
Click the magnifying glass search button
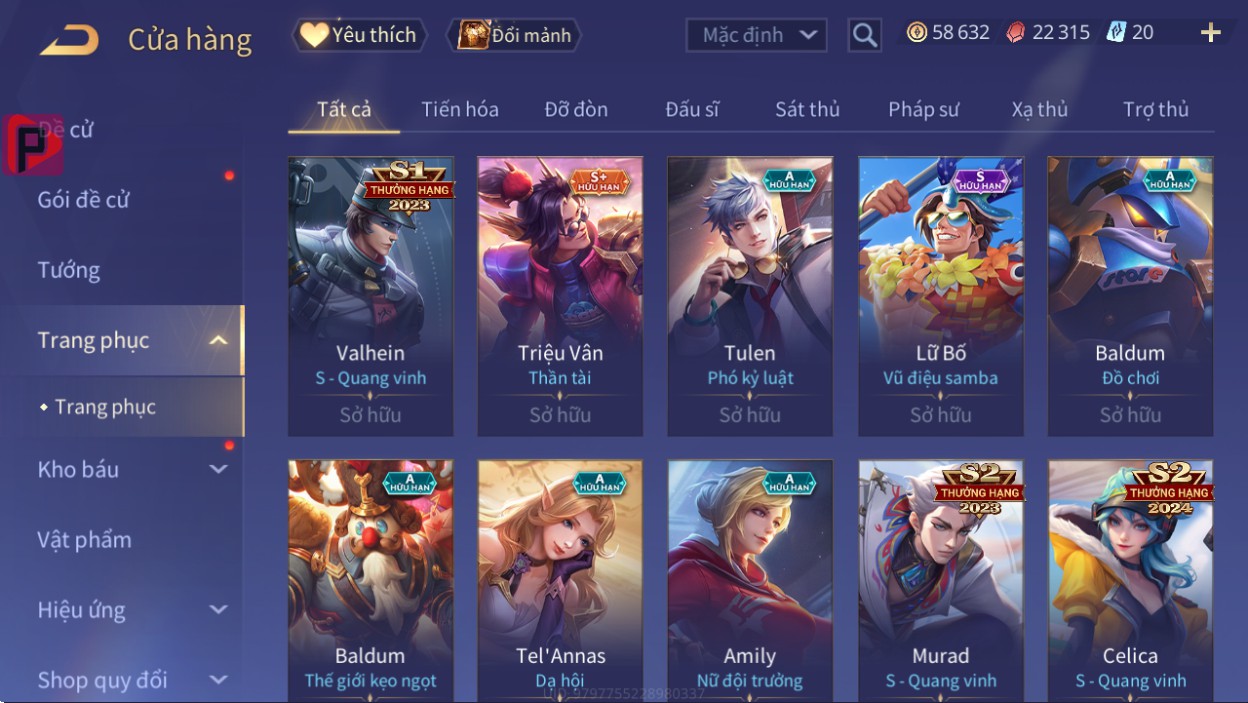[865, 35]
